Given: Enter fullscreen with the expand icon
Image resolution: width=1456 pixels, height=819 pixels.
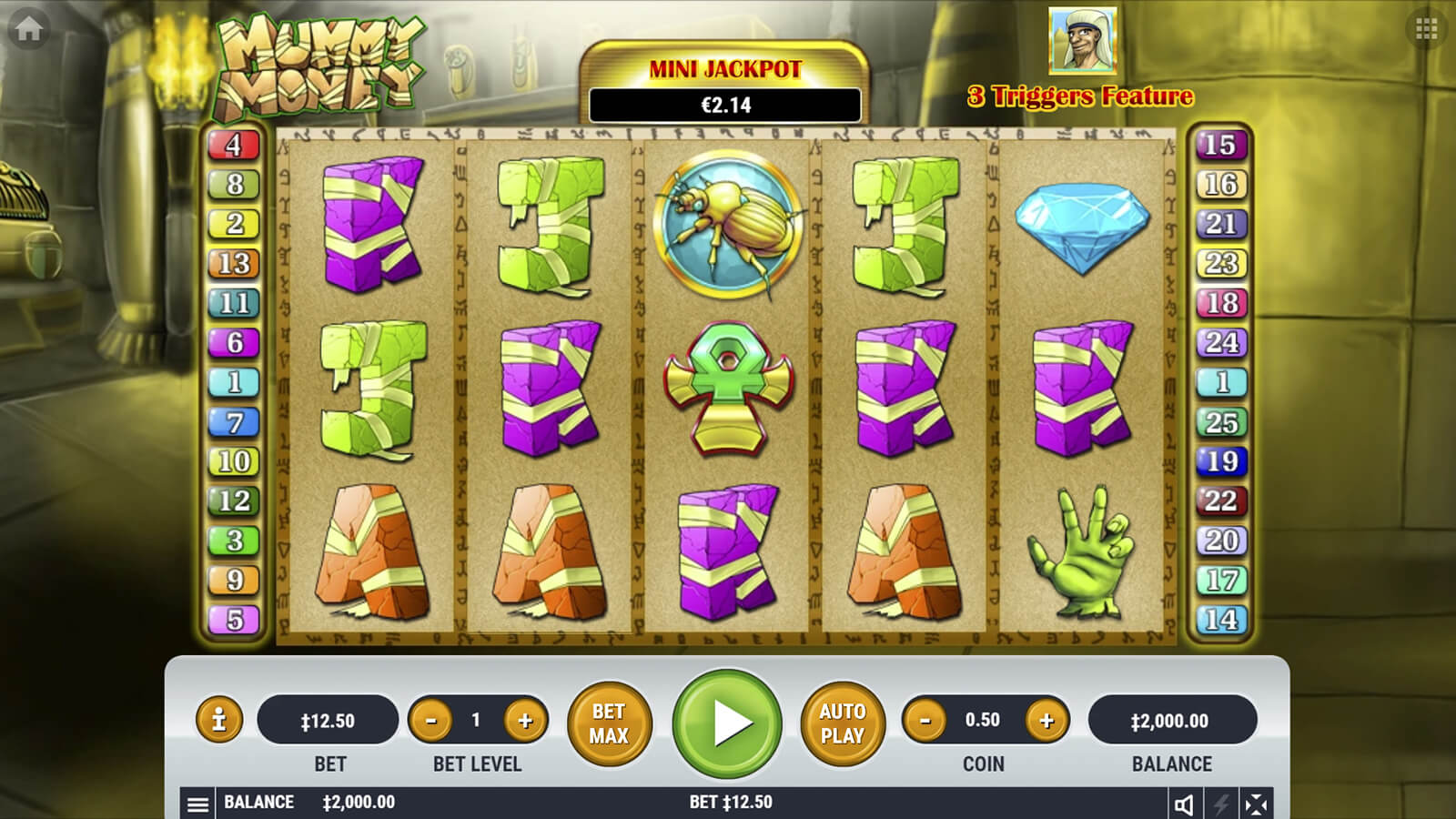Looking at the screenshot, I should tap(1256, 804).
